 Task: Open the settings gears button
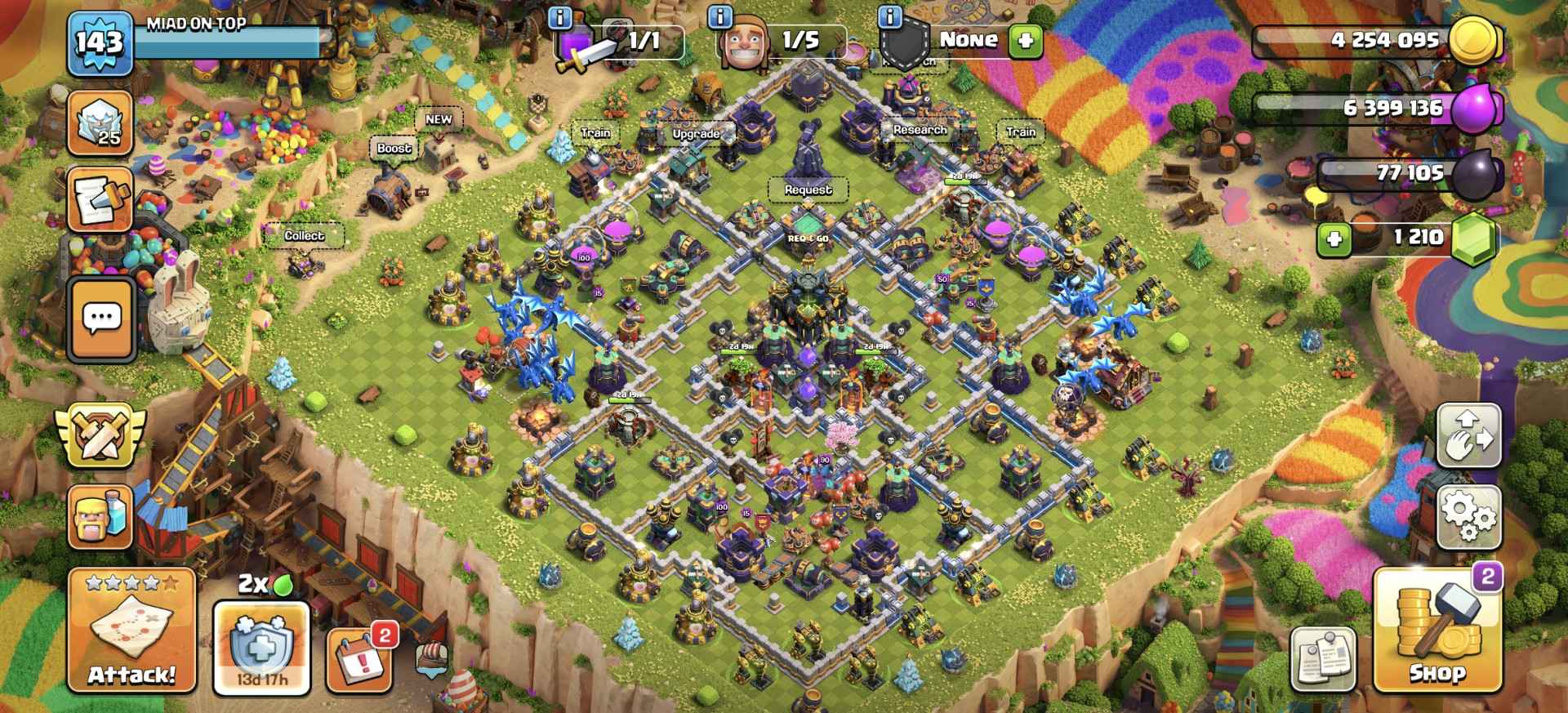click(x=1468, y=517)
